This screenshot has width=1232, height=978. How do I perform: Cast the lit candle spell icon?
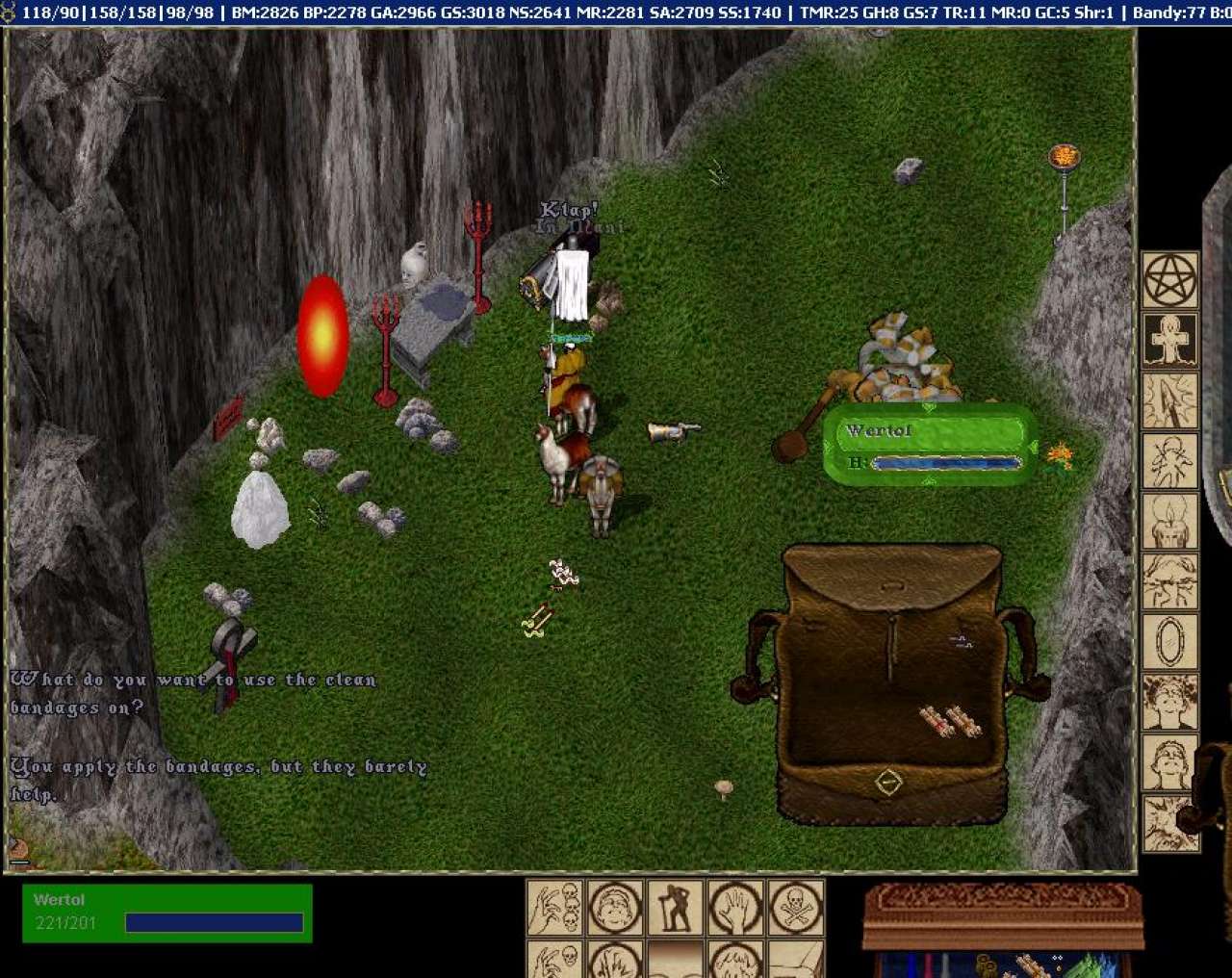[x=1170, y=521]
